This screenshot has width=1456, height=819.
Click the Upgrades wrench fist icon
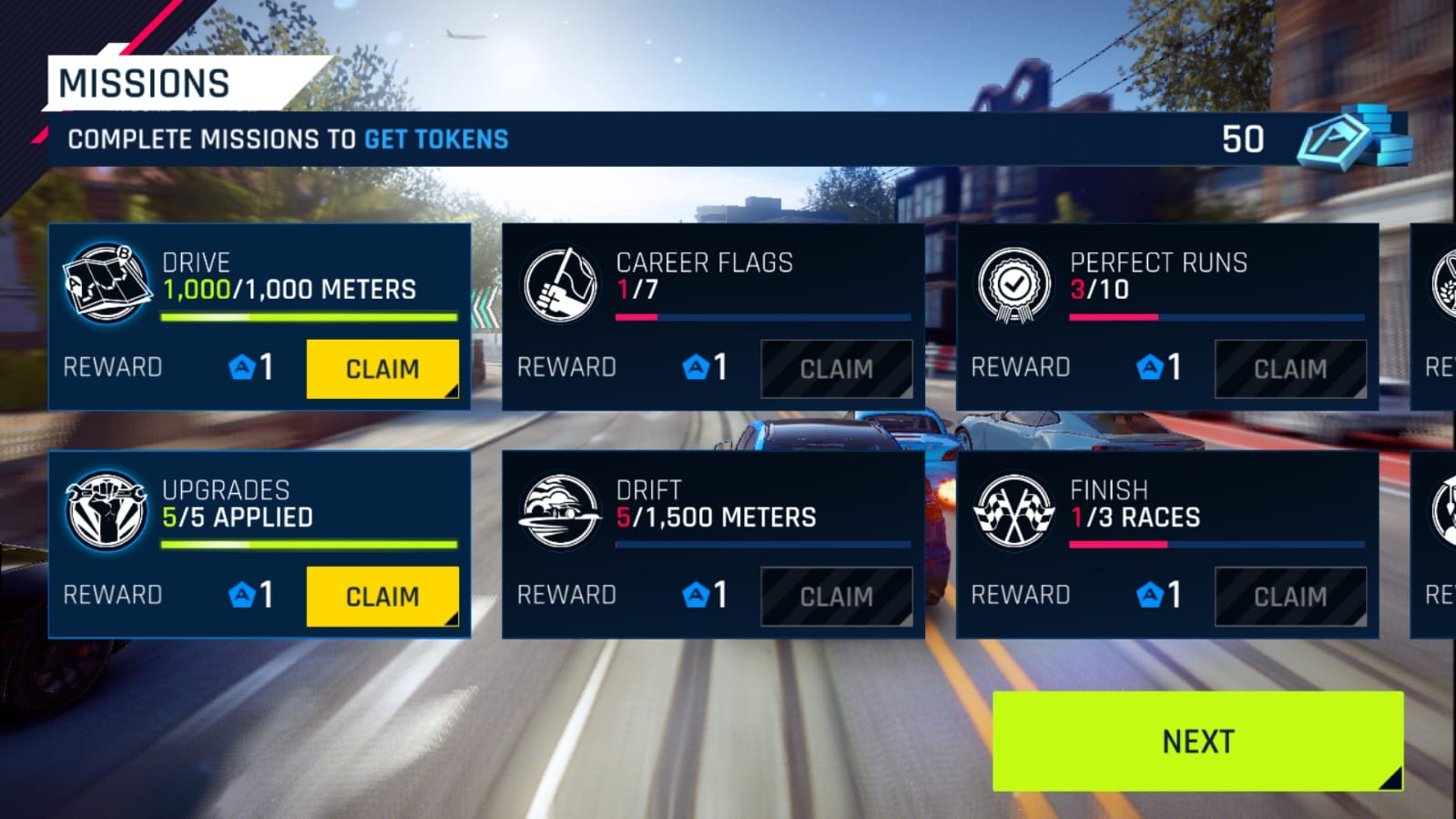pos(107,512)
